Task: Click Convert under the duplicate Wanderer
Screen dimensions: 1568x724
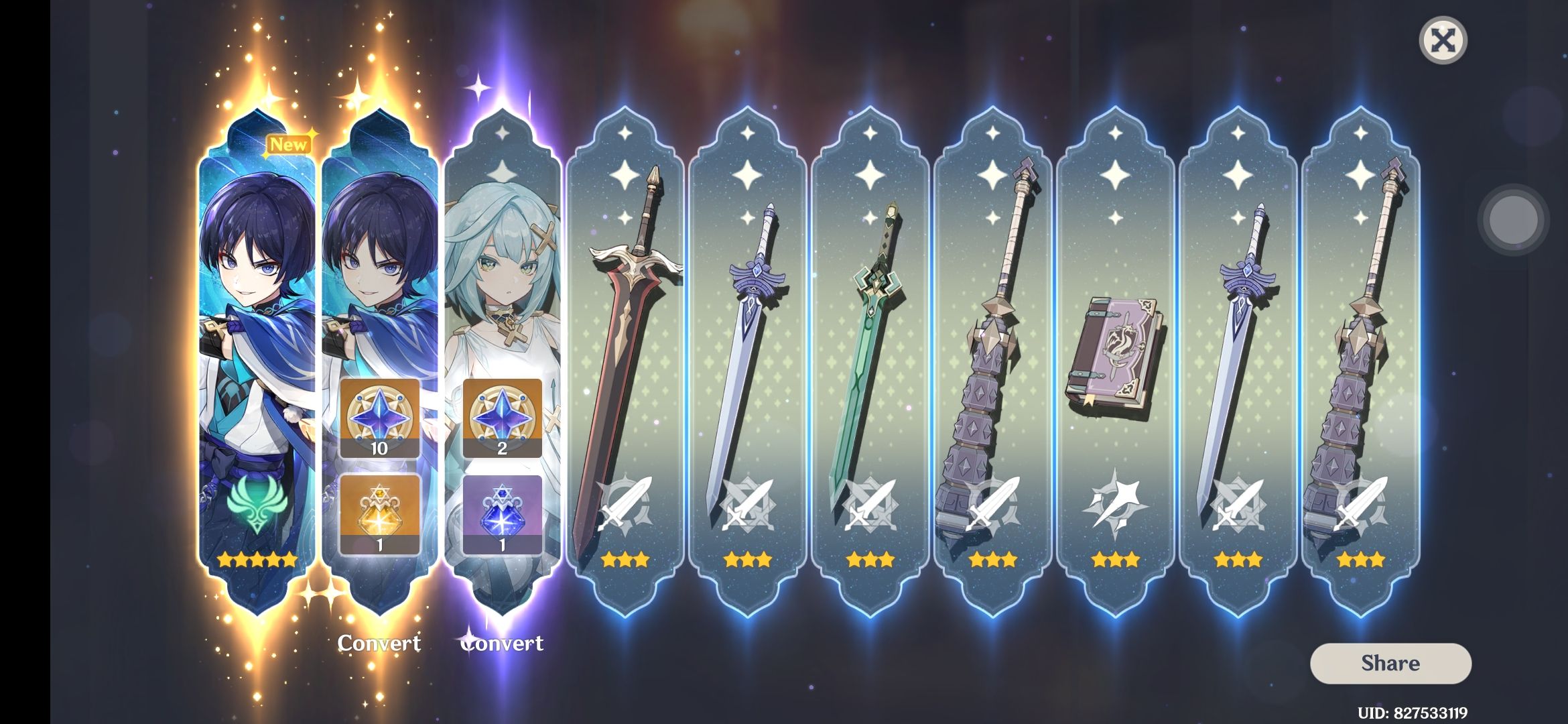Action: tap(379, 644)
